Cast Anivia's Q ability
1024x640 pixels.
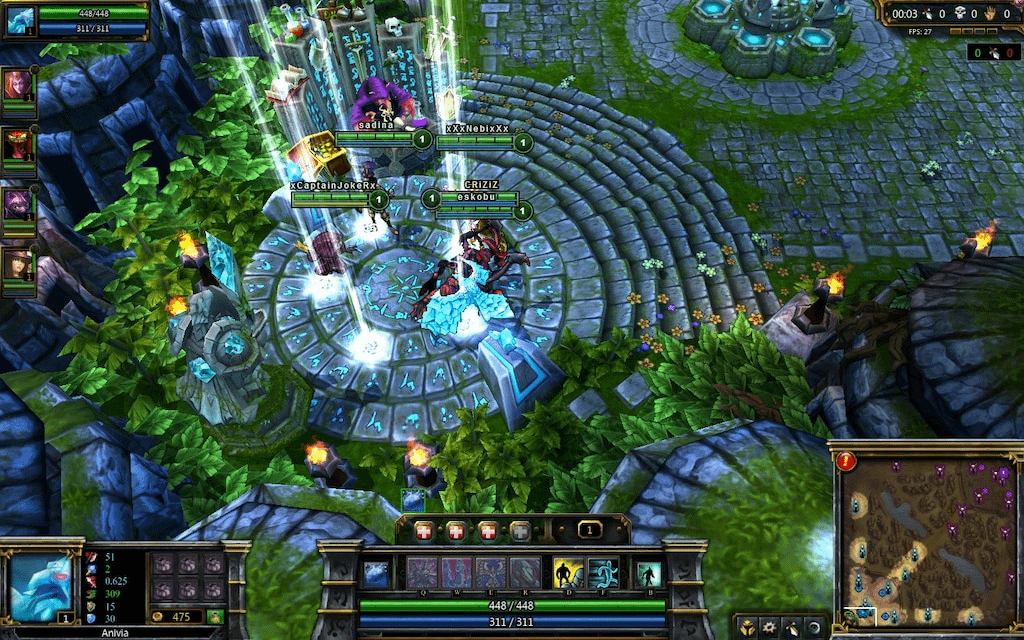coord(422,573)
